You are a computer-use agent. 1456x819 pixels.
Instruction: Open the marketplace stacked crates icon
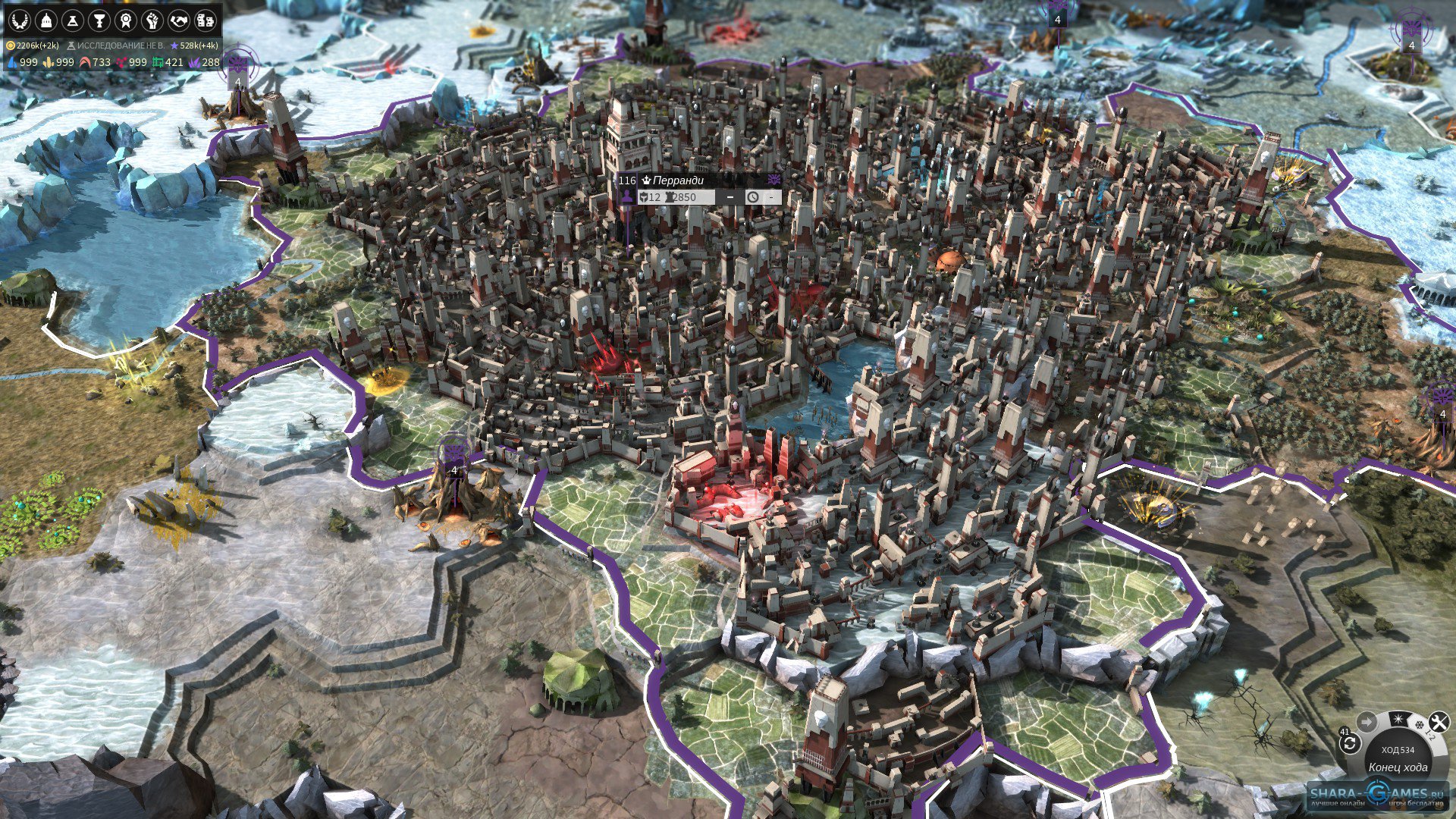click(x=206, y=20)
